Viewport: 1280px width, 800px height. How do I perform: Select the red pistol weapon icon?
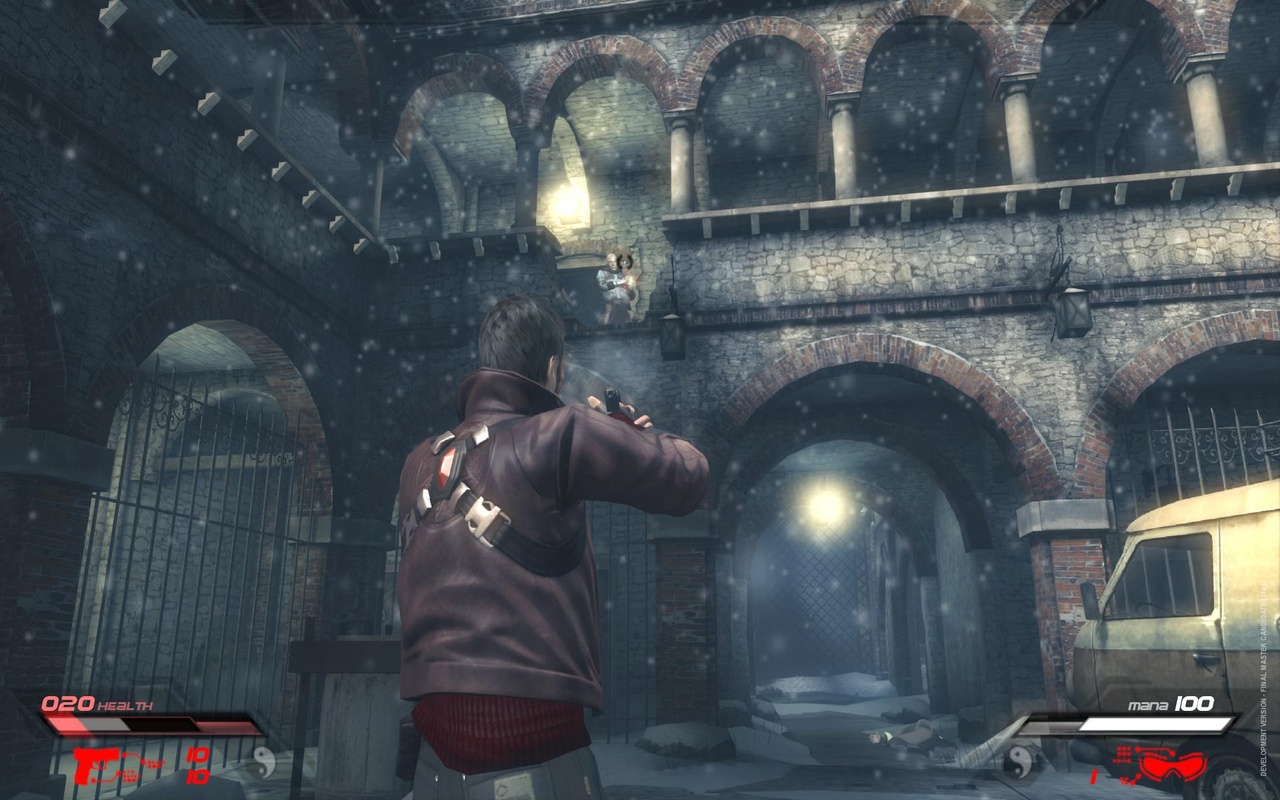97,765
